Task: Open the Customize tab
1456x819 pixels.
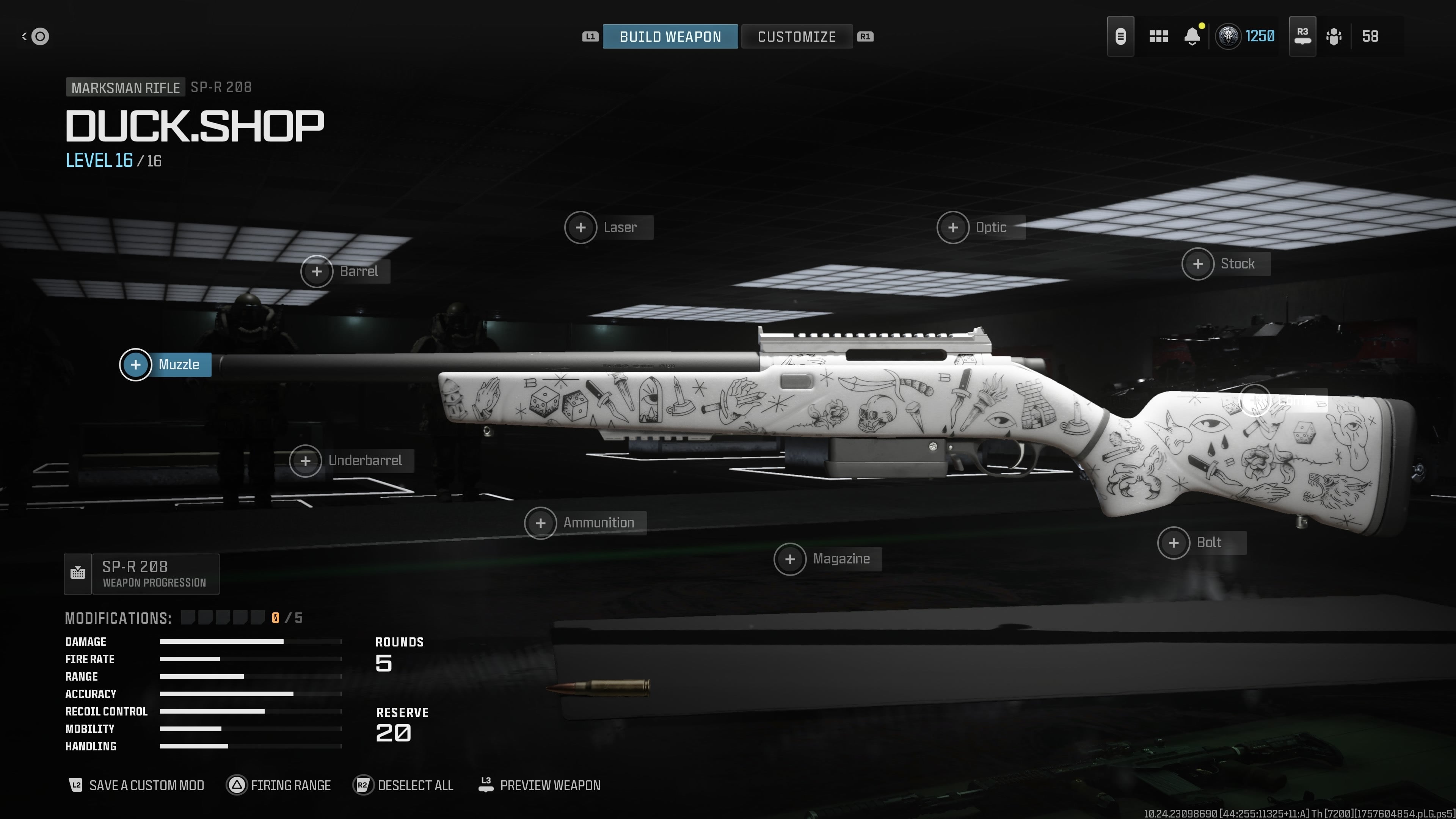Action: pyautogui.click(x=796, y=37)
